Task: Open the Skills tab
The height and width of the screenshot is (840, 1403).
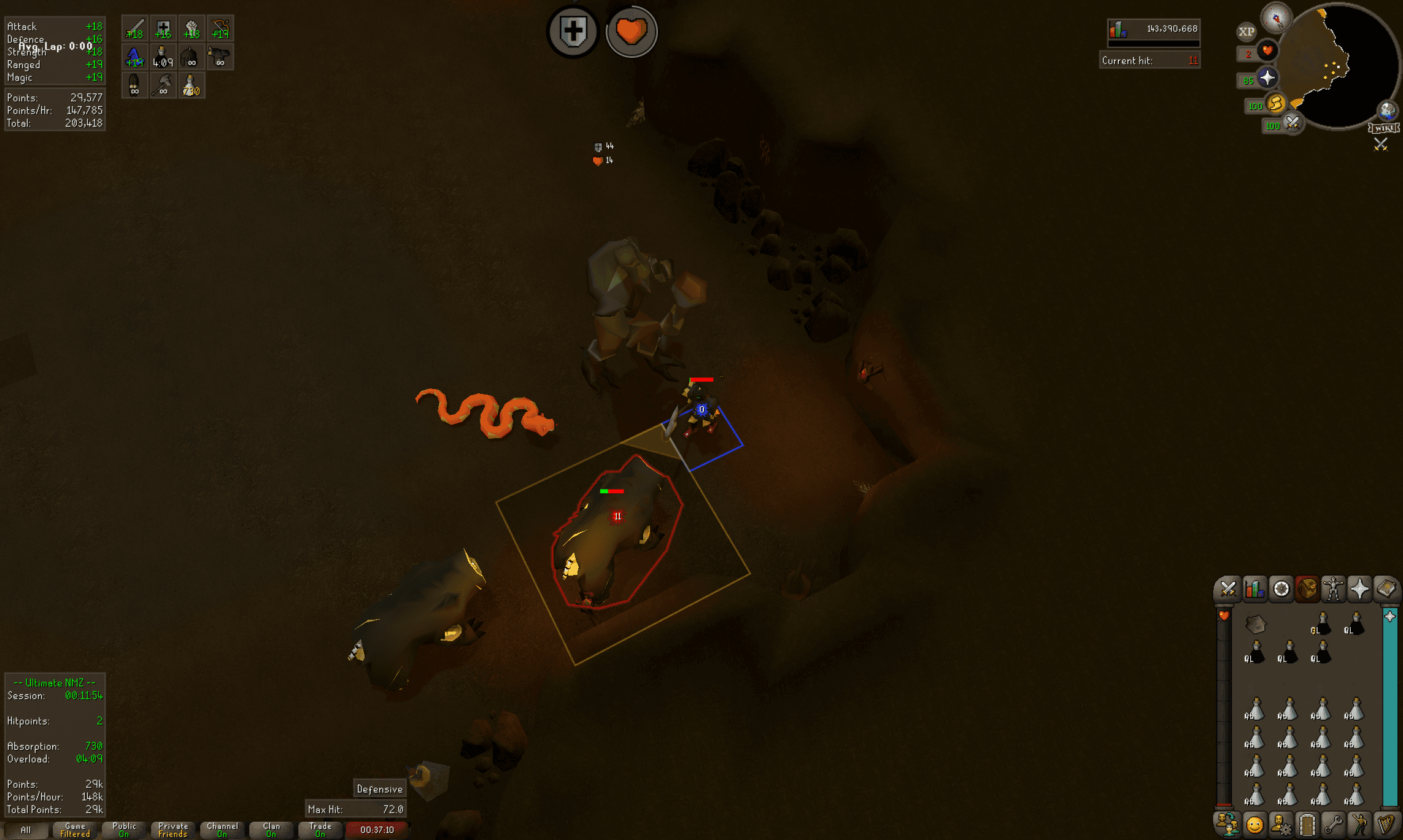Action: tap(1254, 590)
